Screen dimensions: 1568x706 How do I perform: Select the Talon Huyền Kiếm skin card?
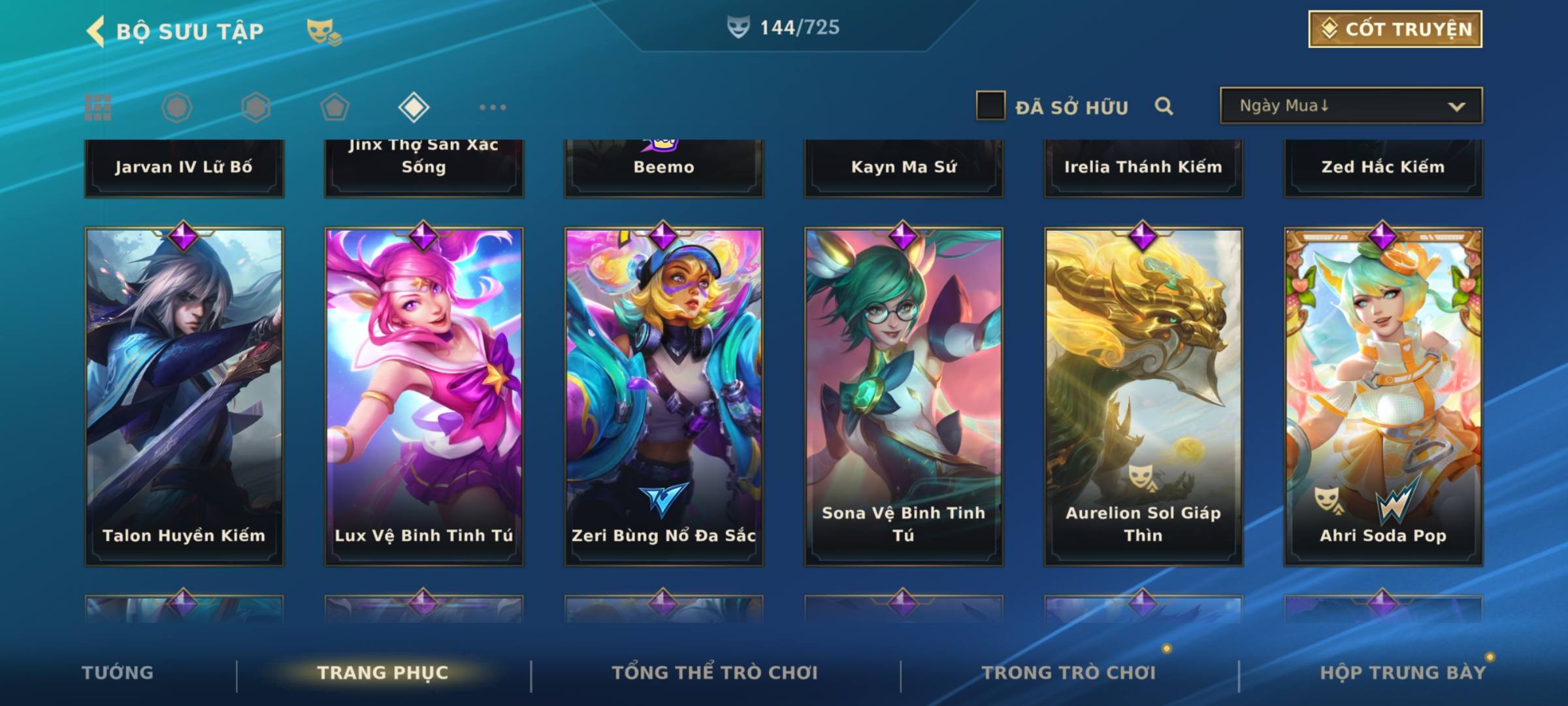pyautogui.click(x=184, y=396)
